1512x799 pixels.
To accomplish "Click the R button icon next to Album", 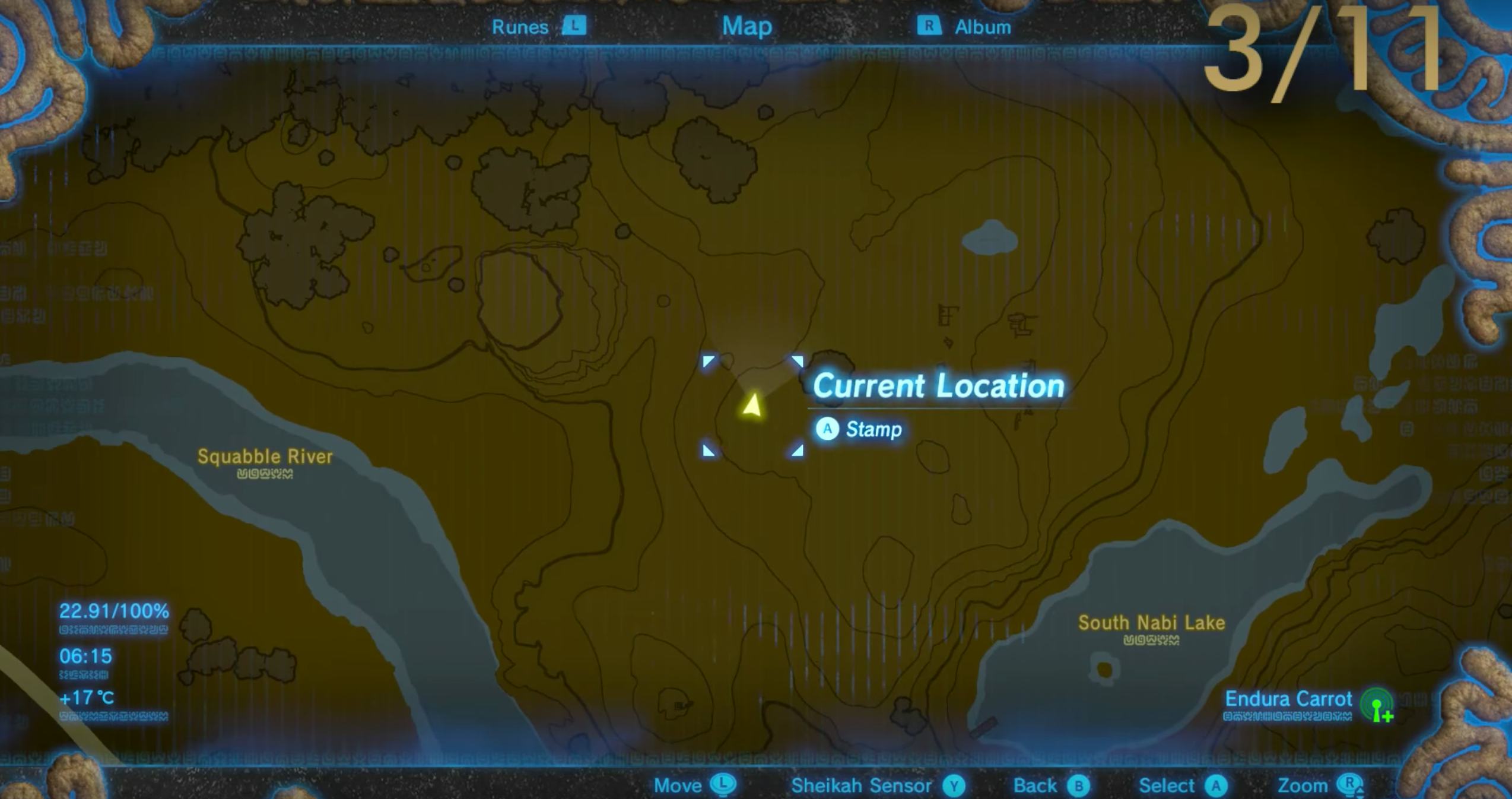I will pos(930,26).
